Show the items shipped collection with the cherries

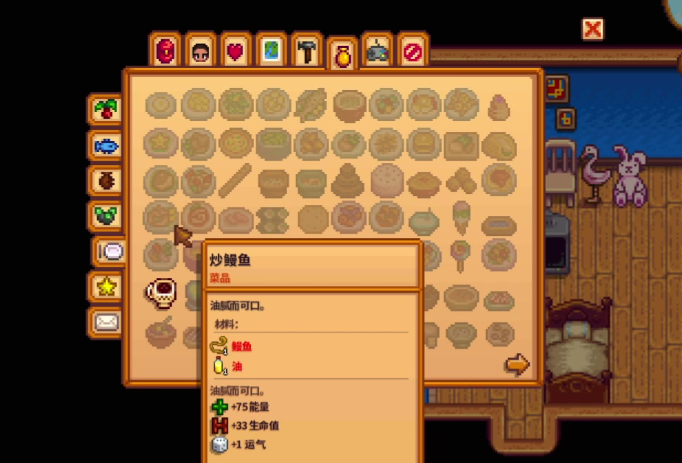coord(105,109)
